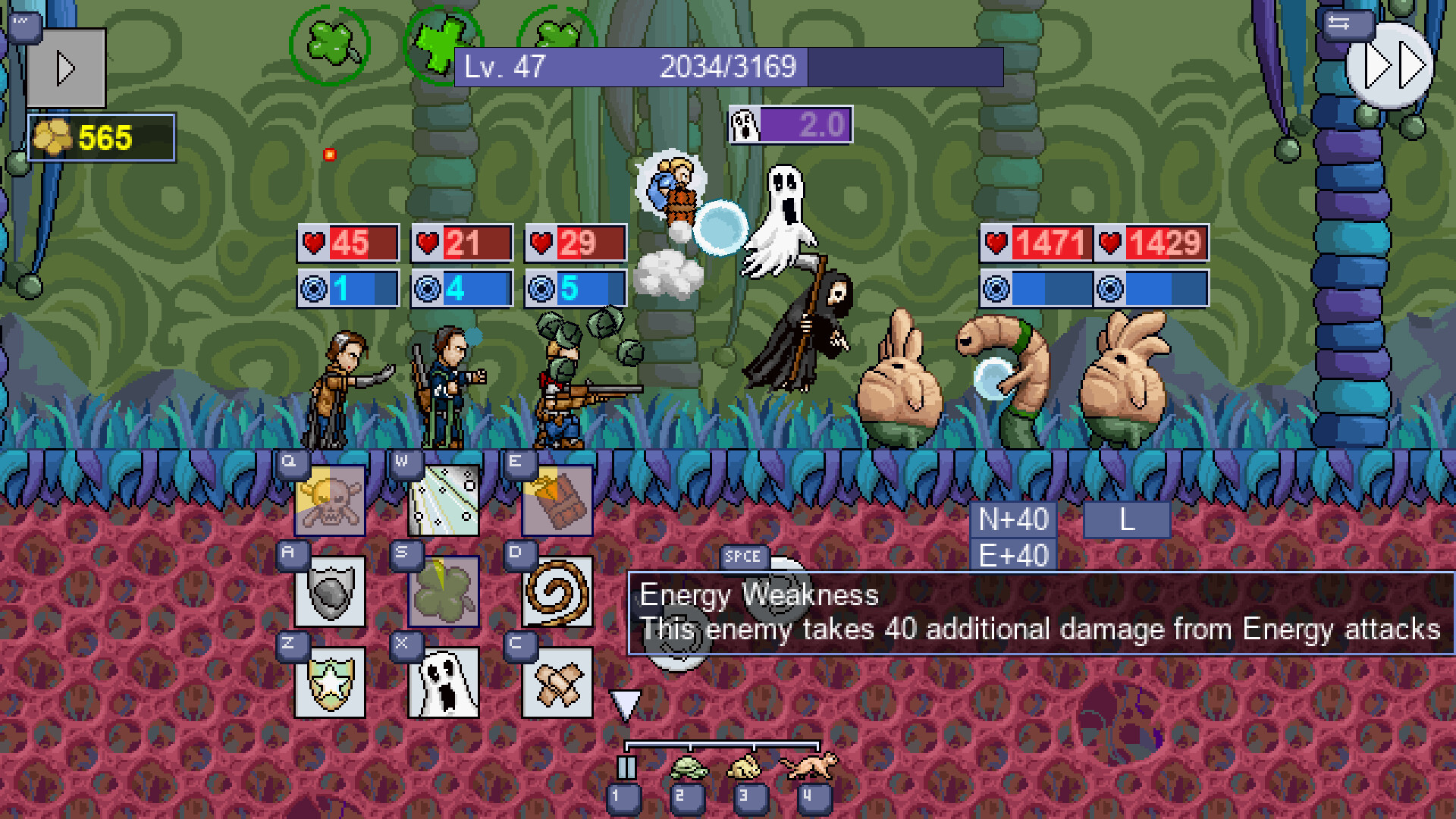Click the Lv. 47 experience progress bar
Viewport: 1456px width, 819px height.
point(728,67)
